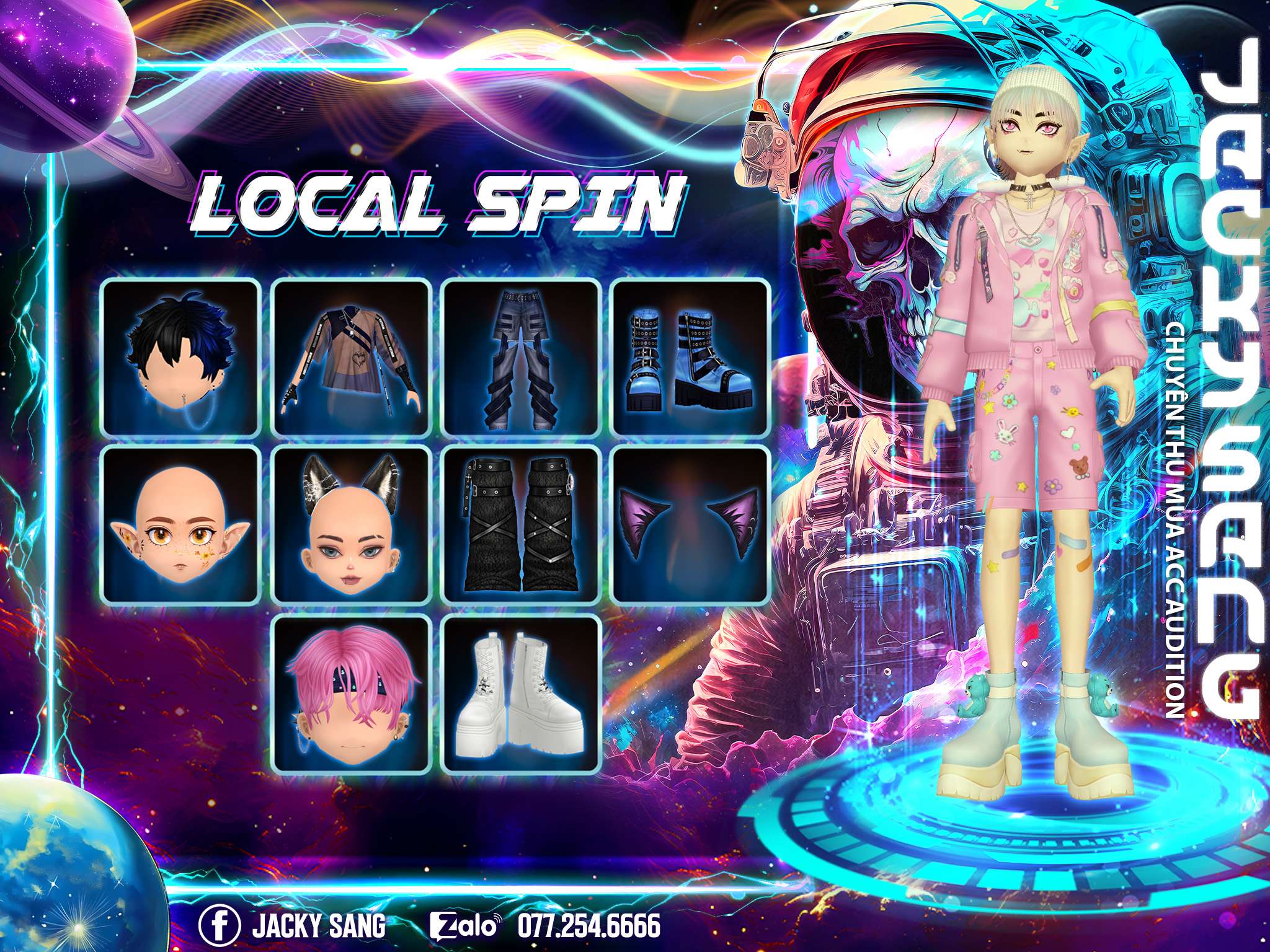
Task: Choose the elf-eared face with amber eyes
Action: [180, 526]
